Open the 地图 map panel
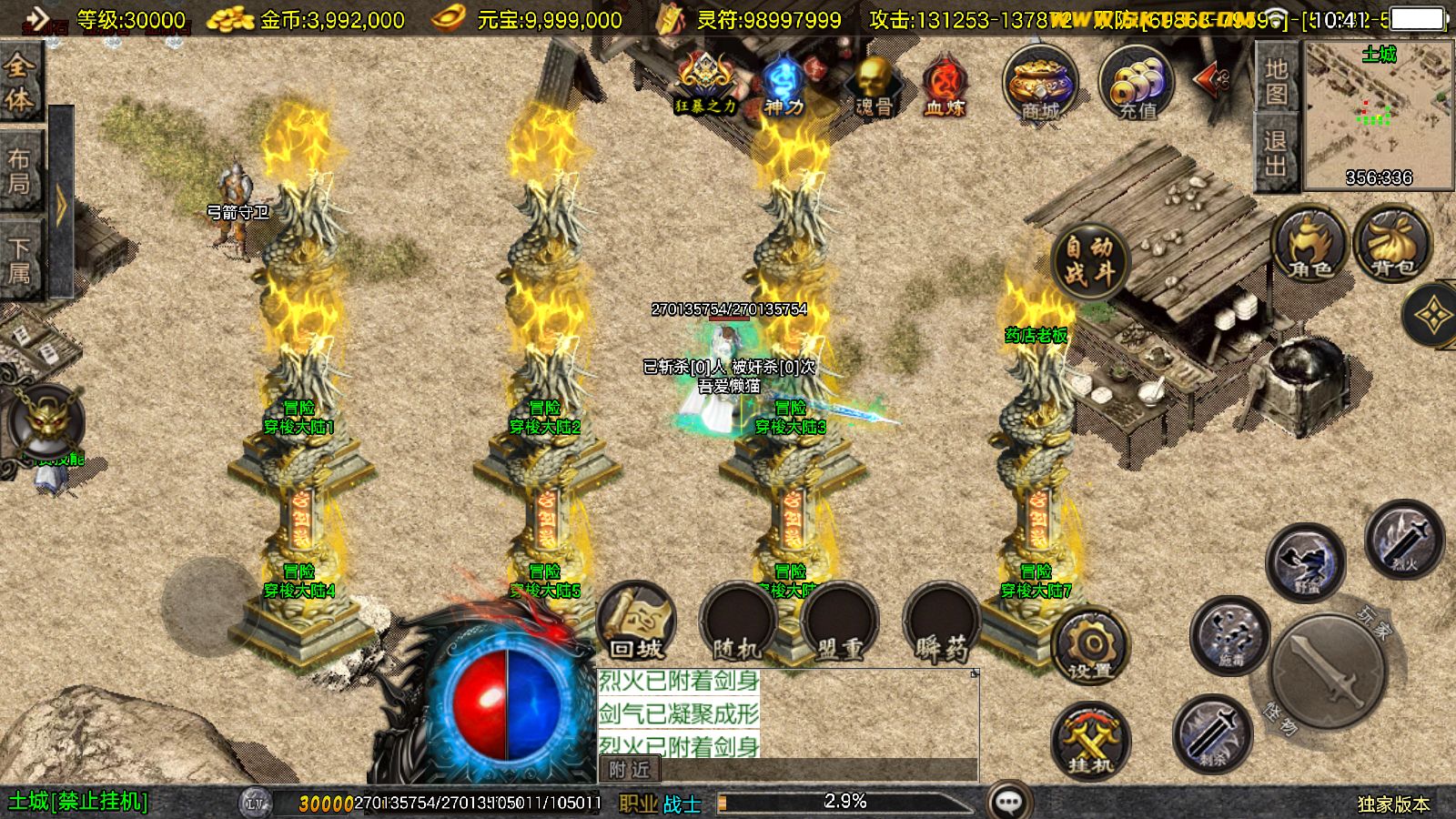 click(x=1276, y=79)
